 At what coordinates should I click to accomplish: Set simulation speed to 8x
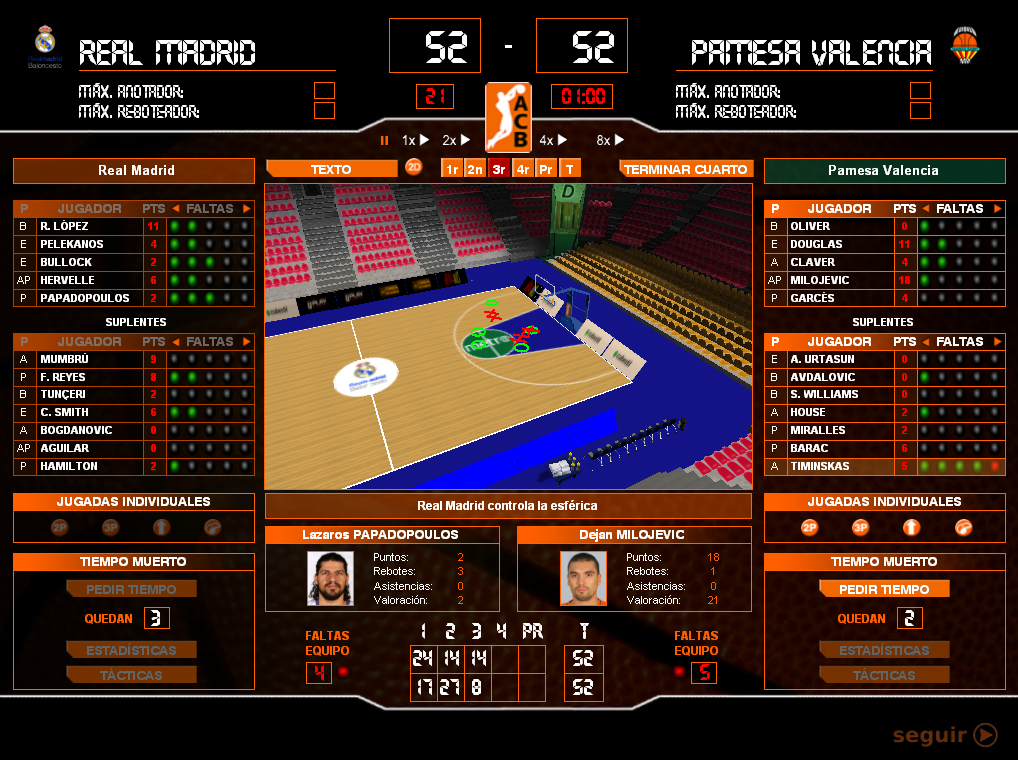click(610, 141)
